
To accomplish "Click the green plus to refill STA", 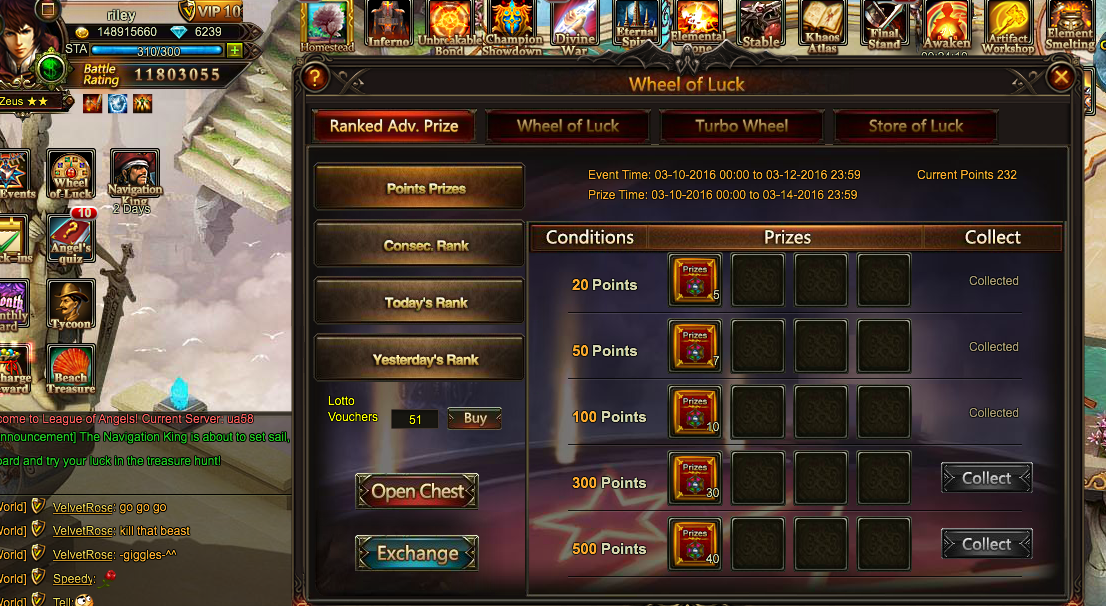I will tap(234, 50).
